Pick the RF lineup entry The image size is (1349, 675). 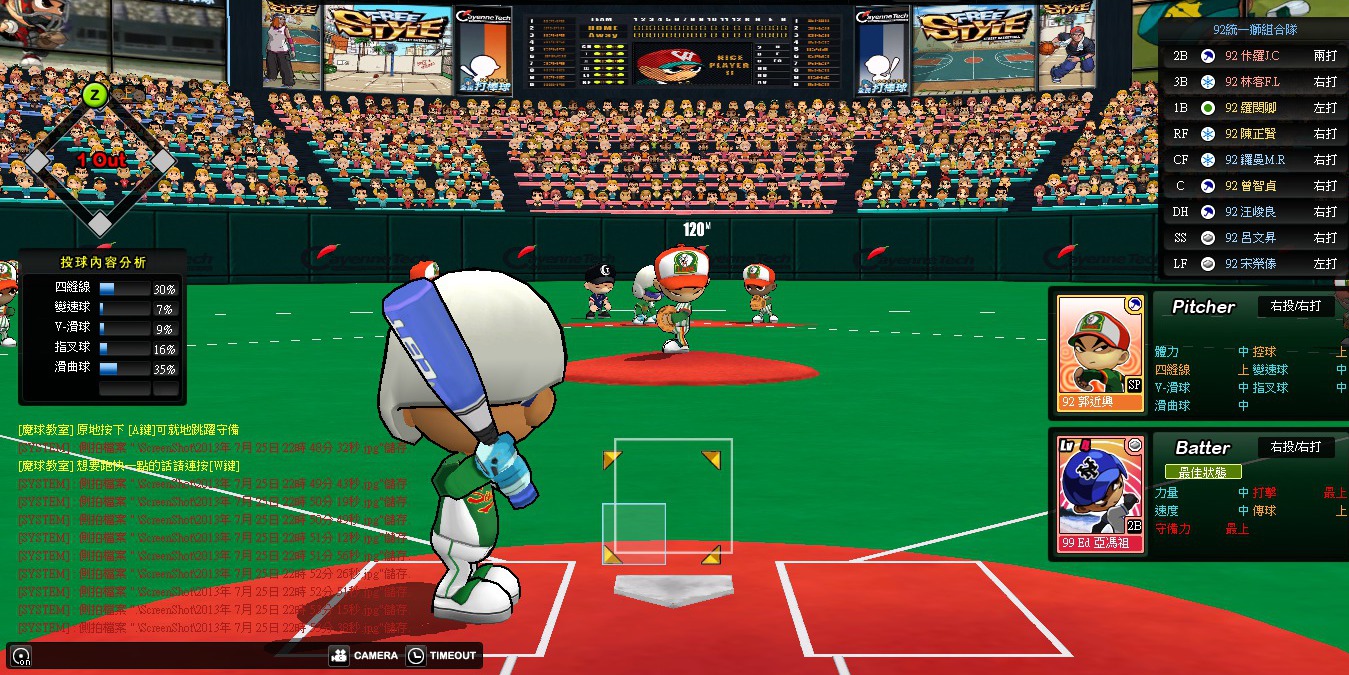point(1255,134)
